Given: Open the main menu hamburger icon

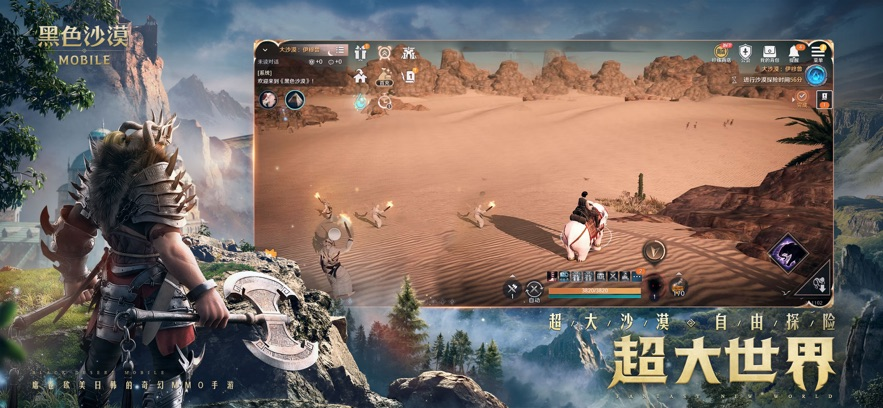Looking at the screenshot, I should pyautogui.click(x=819, y=52).
